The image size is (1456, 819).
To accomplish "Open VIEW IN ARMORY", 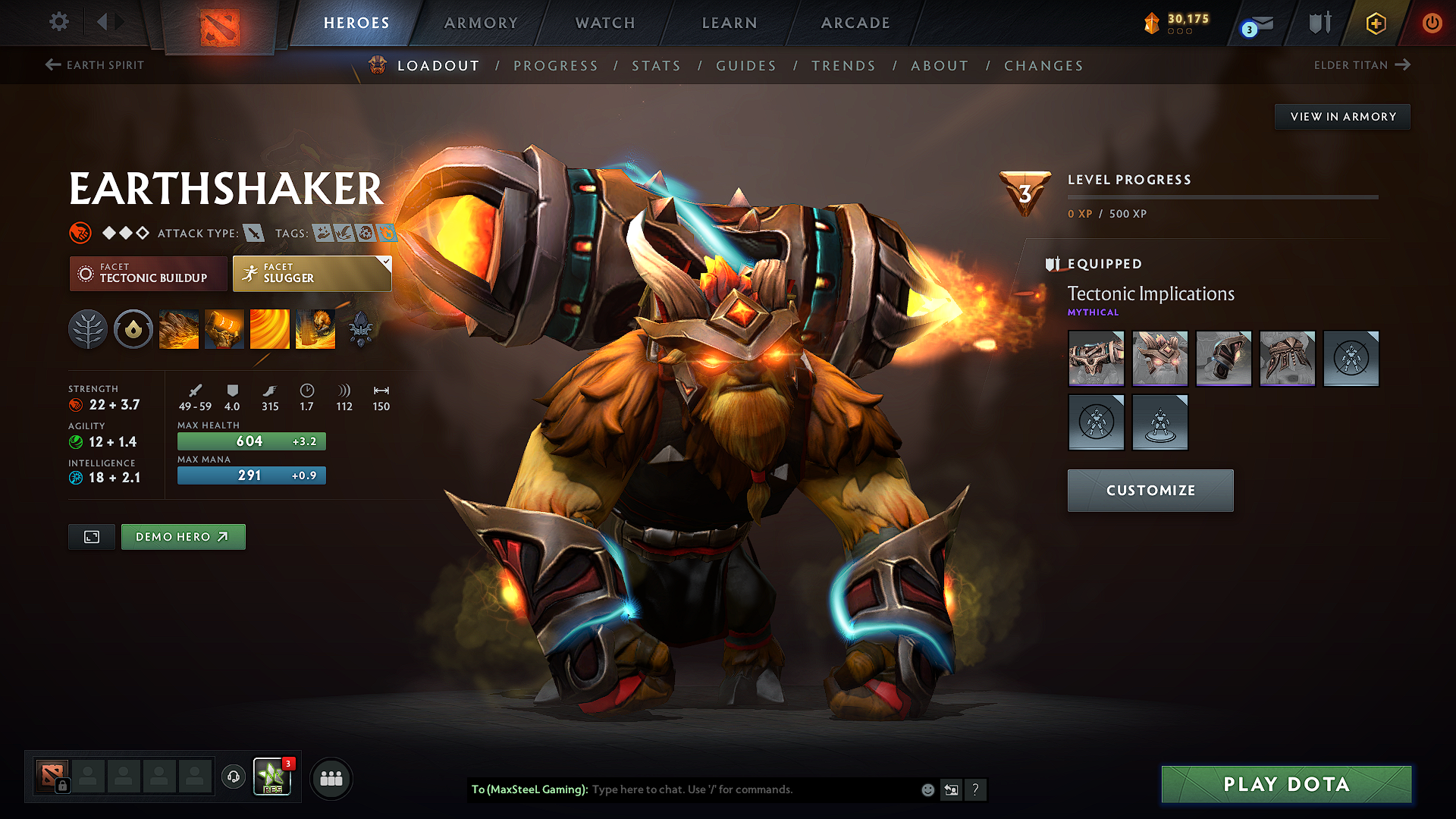I will point(1342,116).
